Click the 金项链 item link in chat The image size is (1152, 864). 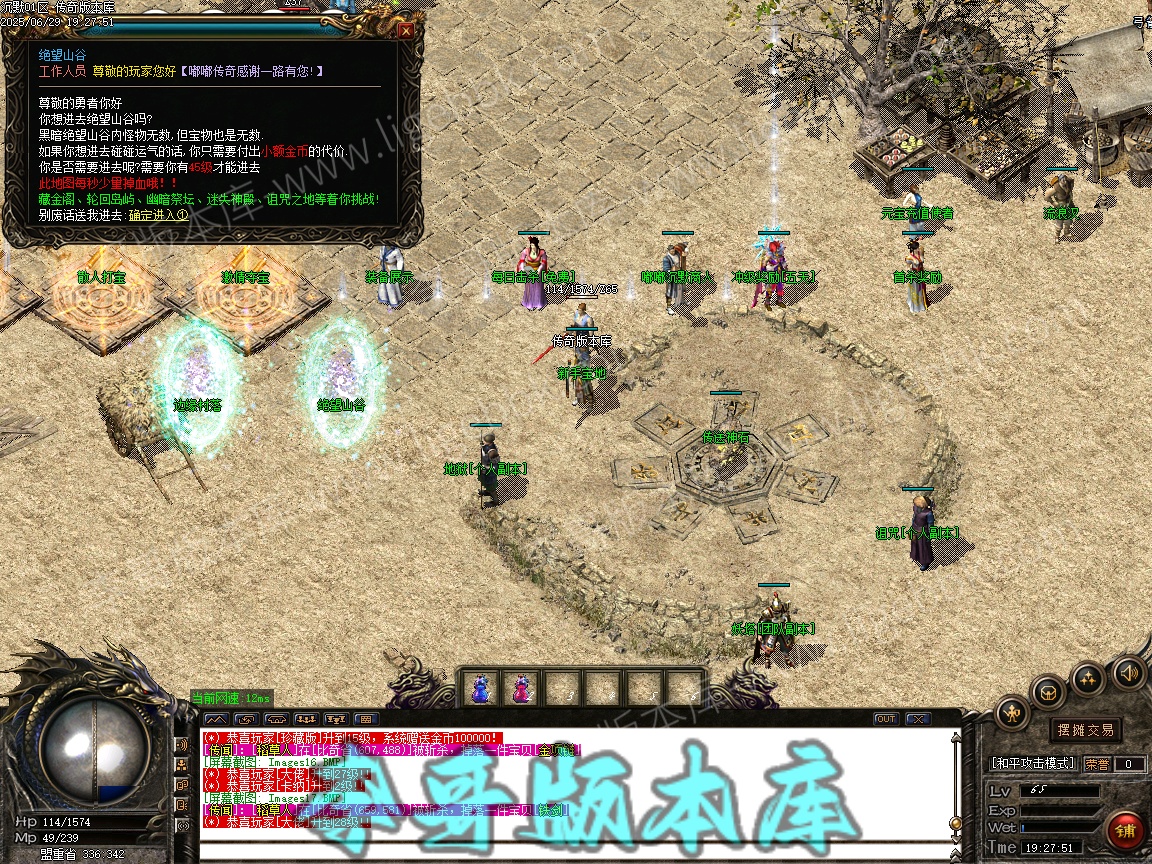[558, 750]
